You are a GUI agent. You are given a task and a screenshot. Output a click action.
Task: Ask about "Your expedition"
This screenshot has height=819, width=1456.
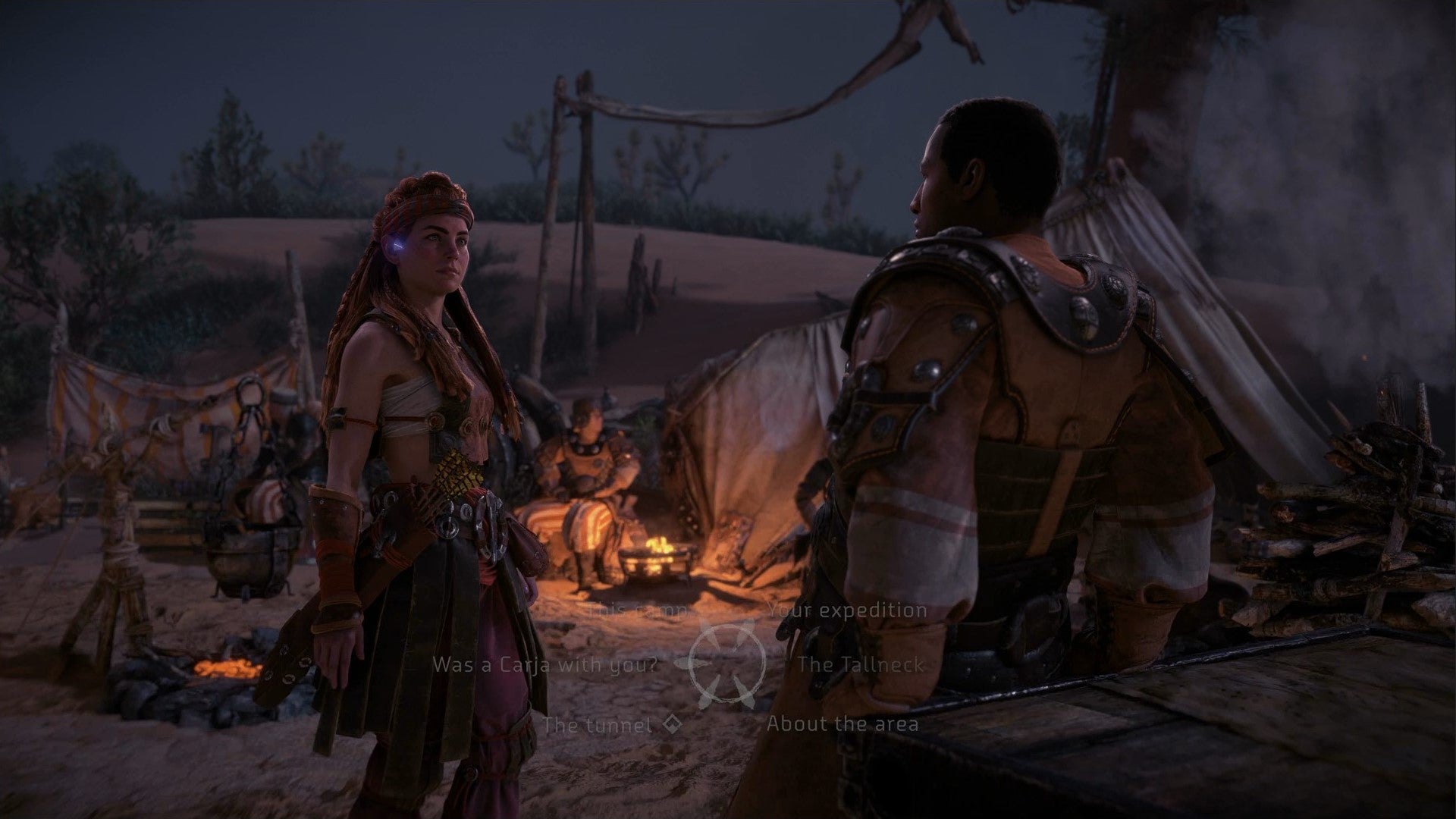coord(846,610)
